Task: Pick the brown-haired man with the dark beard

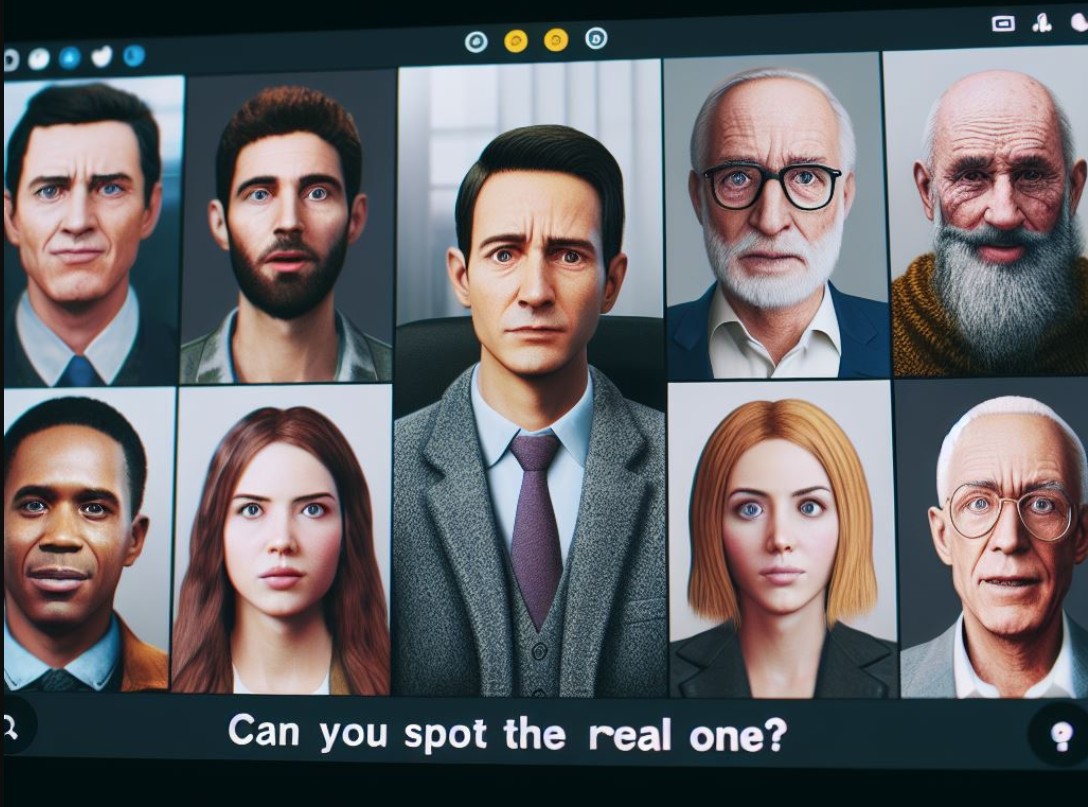Action: tap(287, 230)
